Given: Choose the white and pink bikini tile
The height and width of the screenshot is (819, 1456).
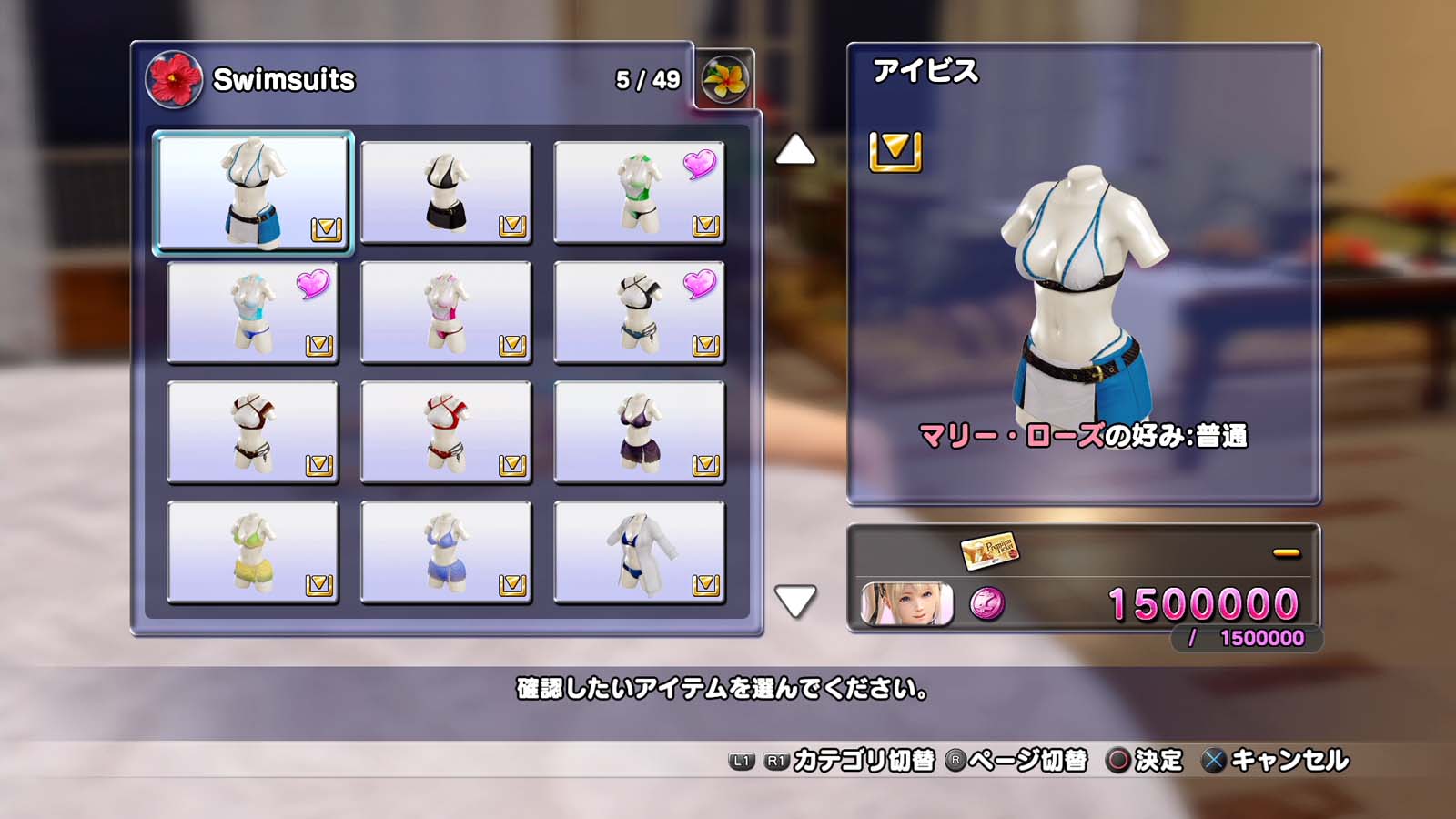Looking at the screenshot, I should 446,312.
